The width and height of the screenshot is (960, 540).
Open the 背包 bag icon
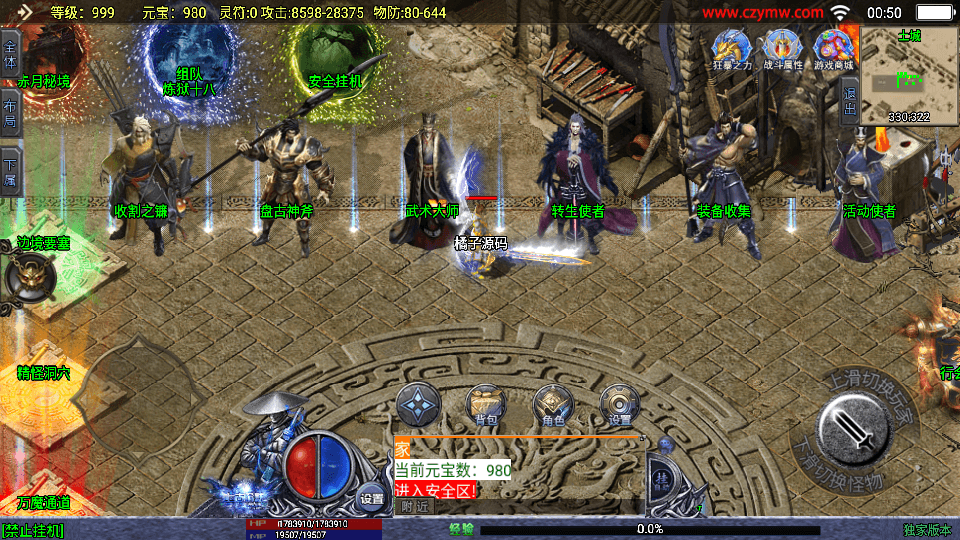tap(485, 405)
